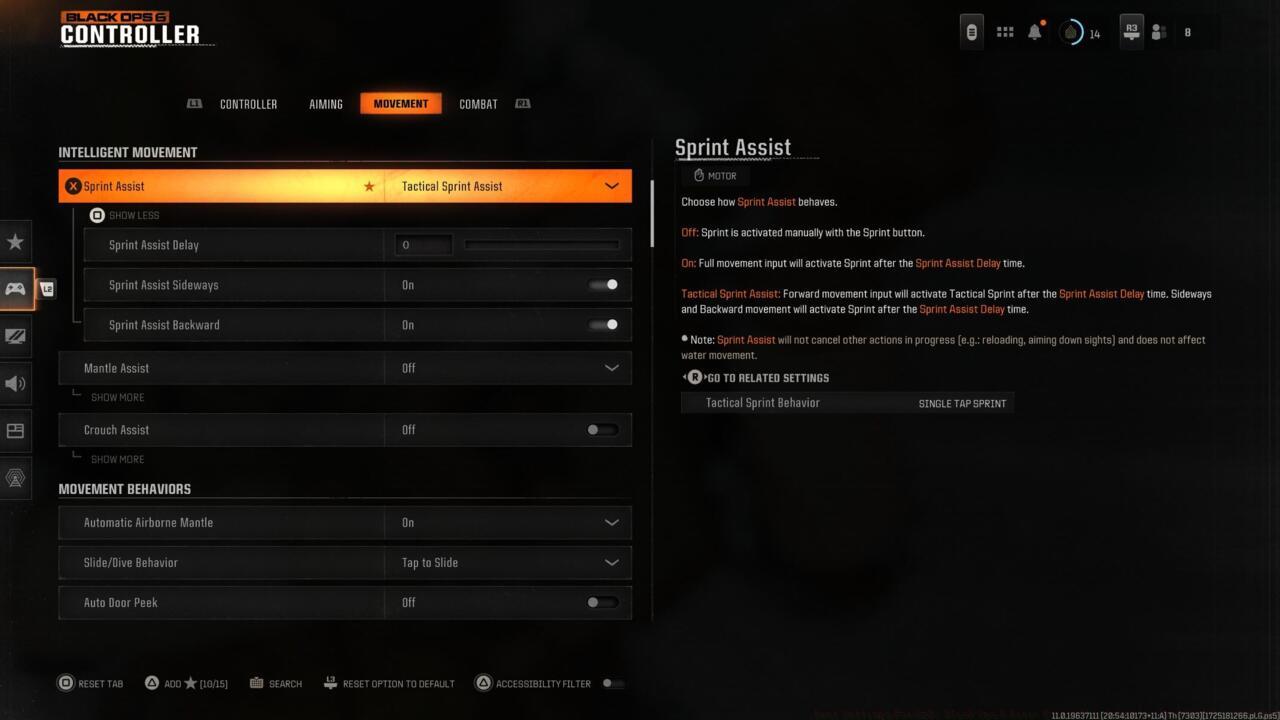The image size is (1280, 720).
Task: Expand the Sprint Assist dropdown
Action: coord(611,186)
